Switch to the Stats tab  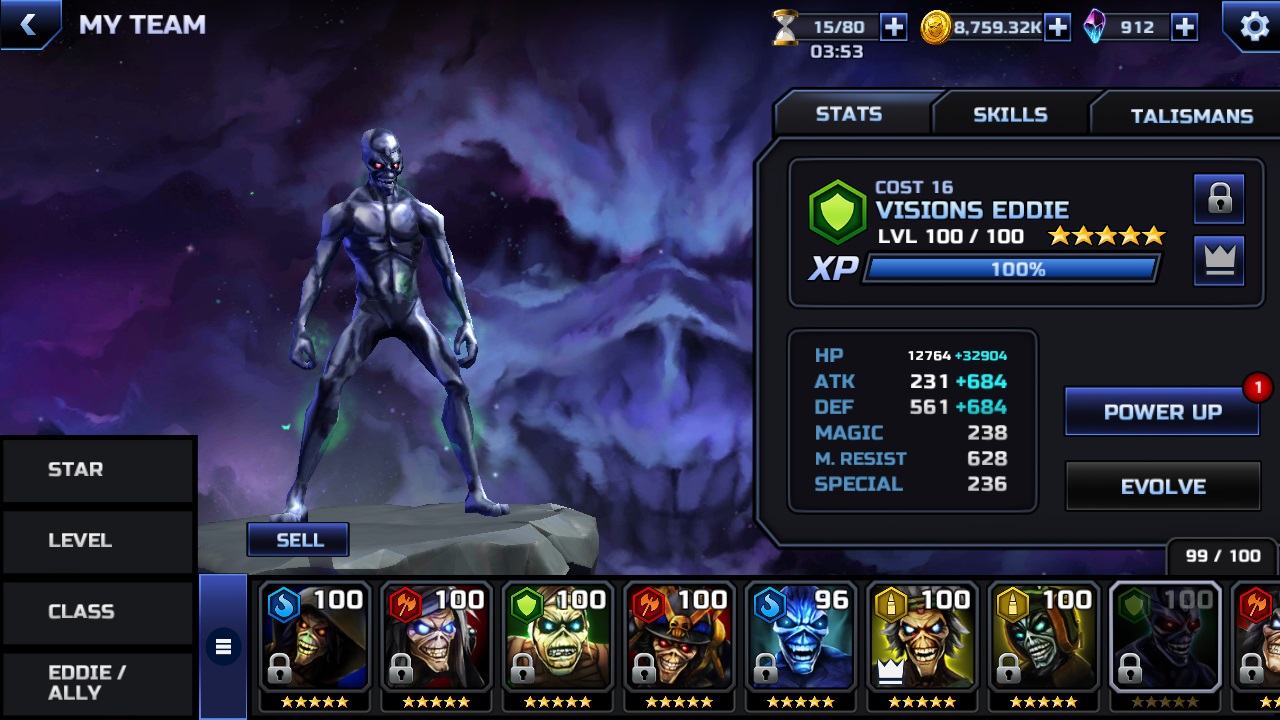pyautogui.click(x=849, y=114)
